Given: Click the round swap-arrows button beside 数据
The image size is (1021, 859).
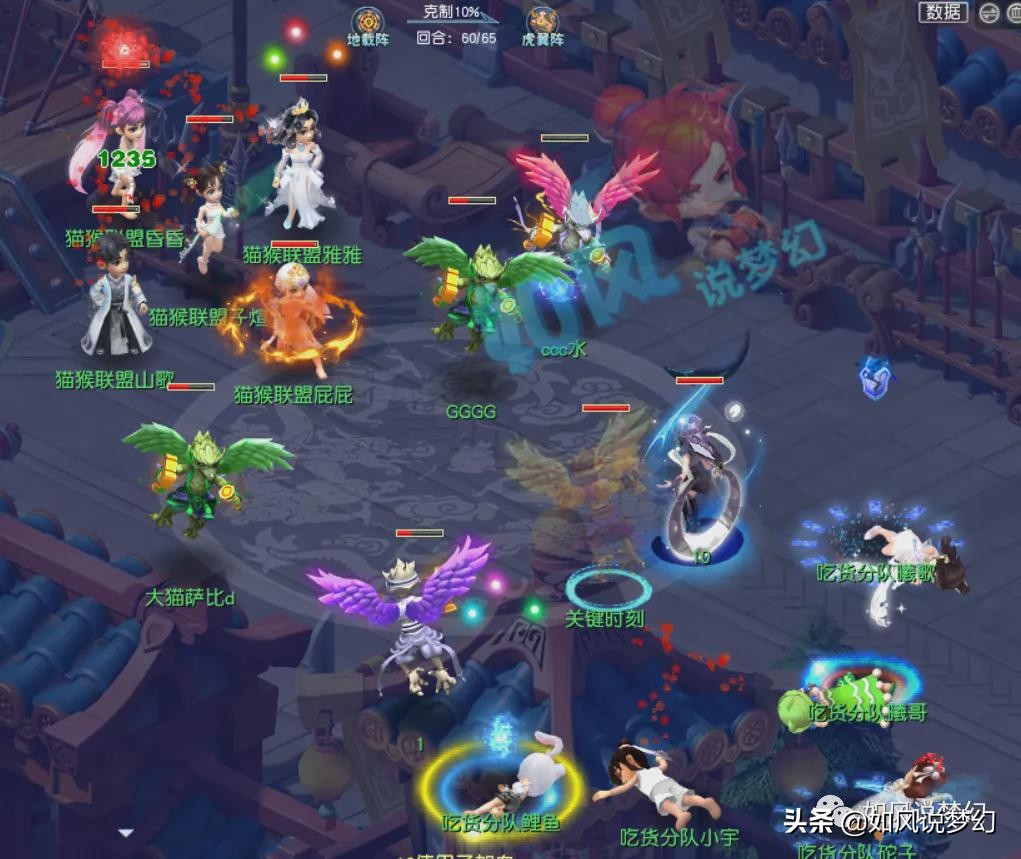Looking at the screenshot, I should click(988, 13).
